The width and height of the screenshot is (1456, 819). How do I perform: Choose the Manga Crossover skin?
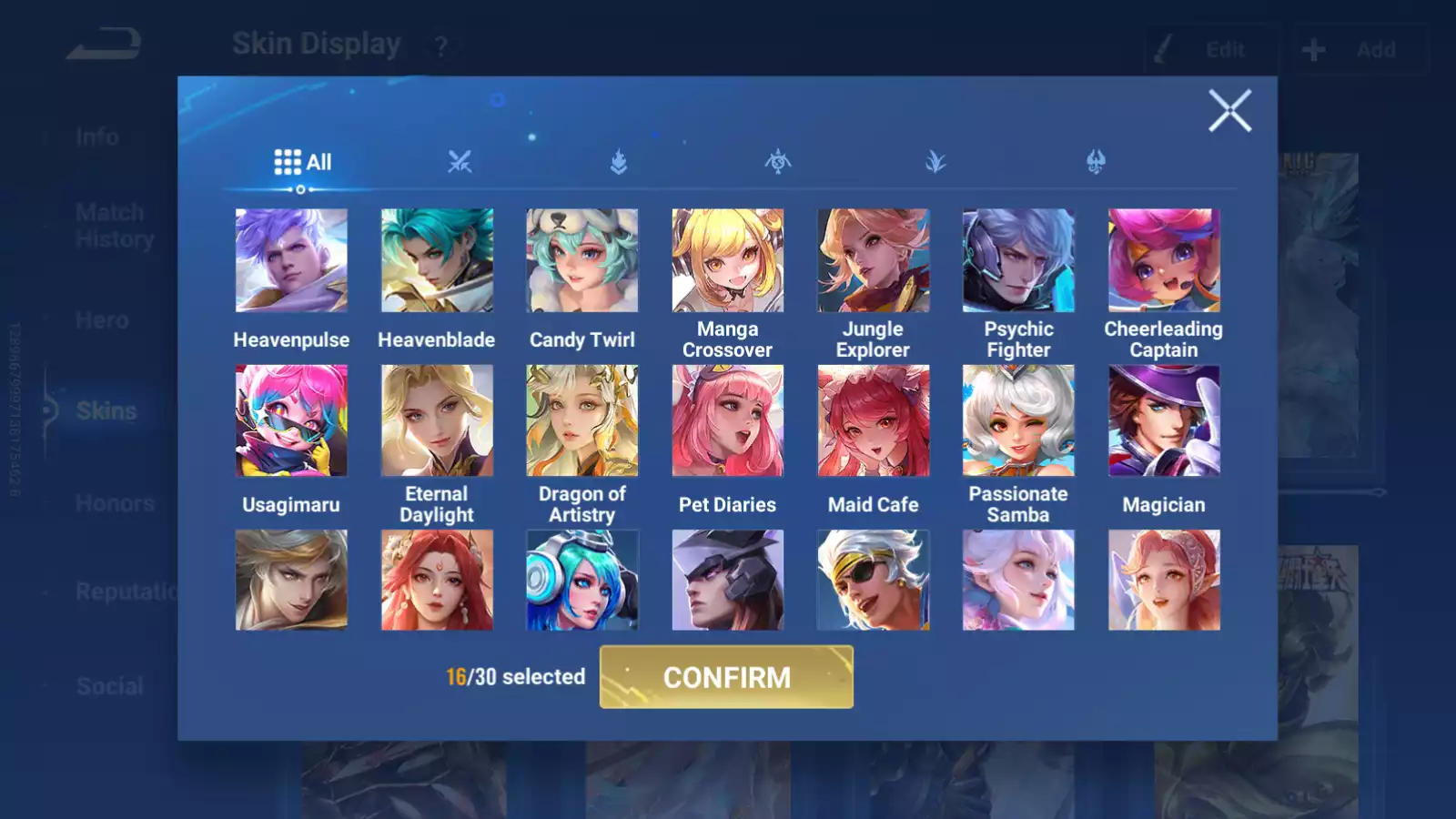727,260
